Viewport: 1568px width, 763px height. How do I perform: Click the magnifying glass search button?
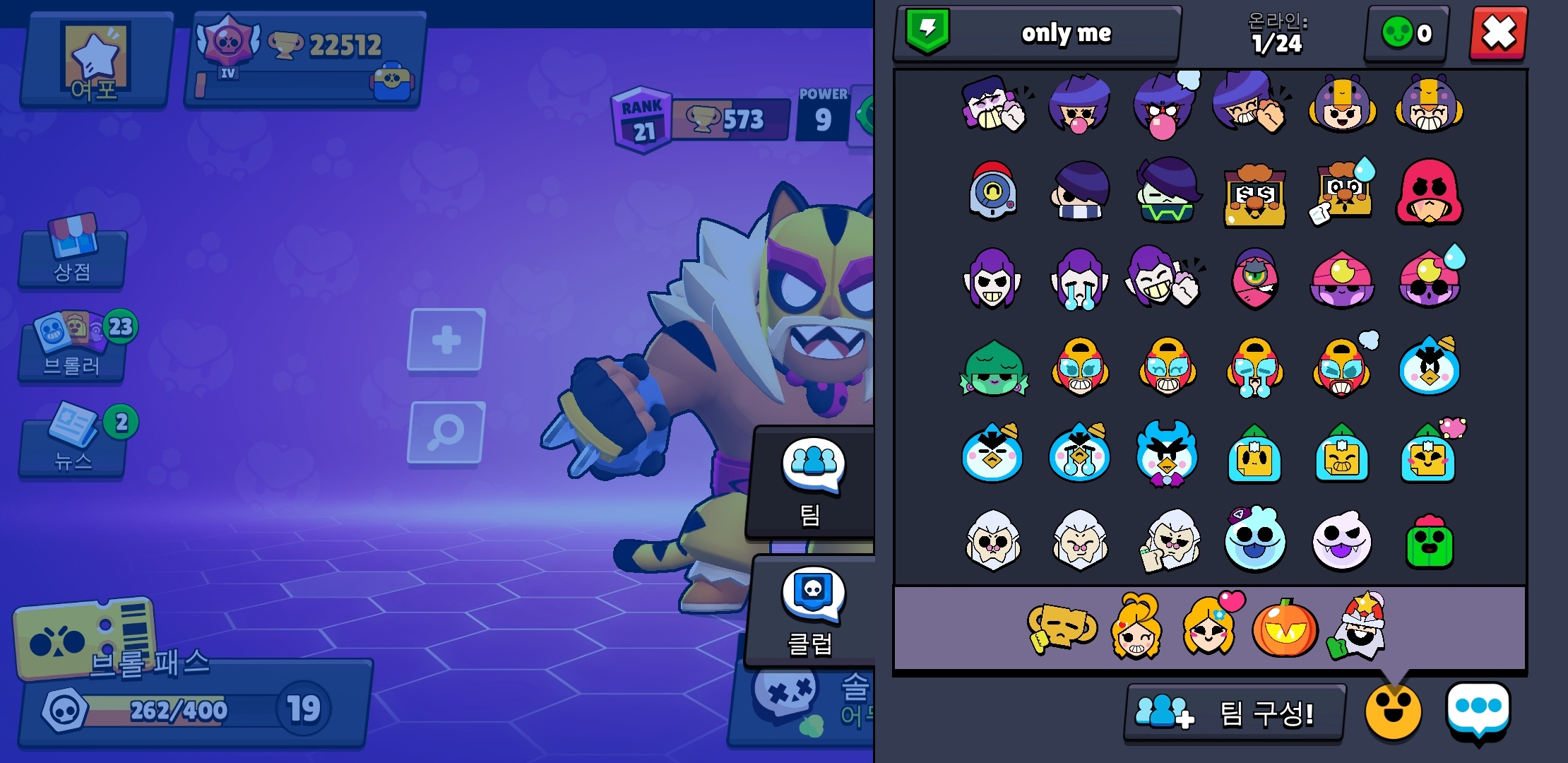pyautogui.click(x=446, y=432)
